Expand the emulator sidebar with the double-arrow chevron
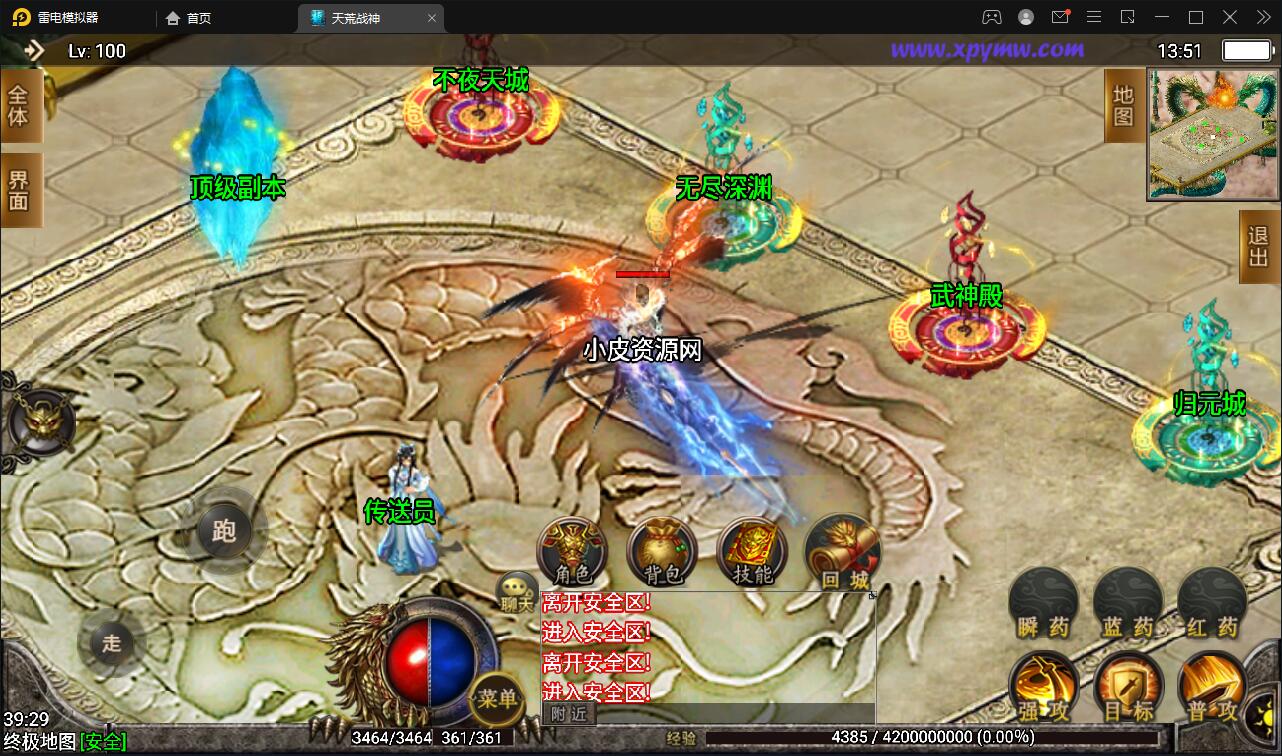This screenshot has height=756, width=1282. click(1262, 17)
